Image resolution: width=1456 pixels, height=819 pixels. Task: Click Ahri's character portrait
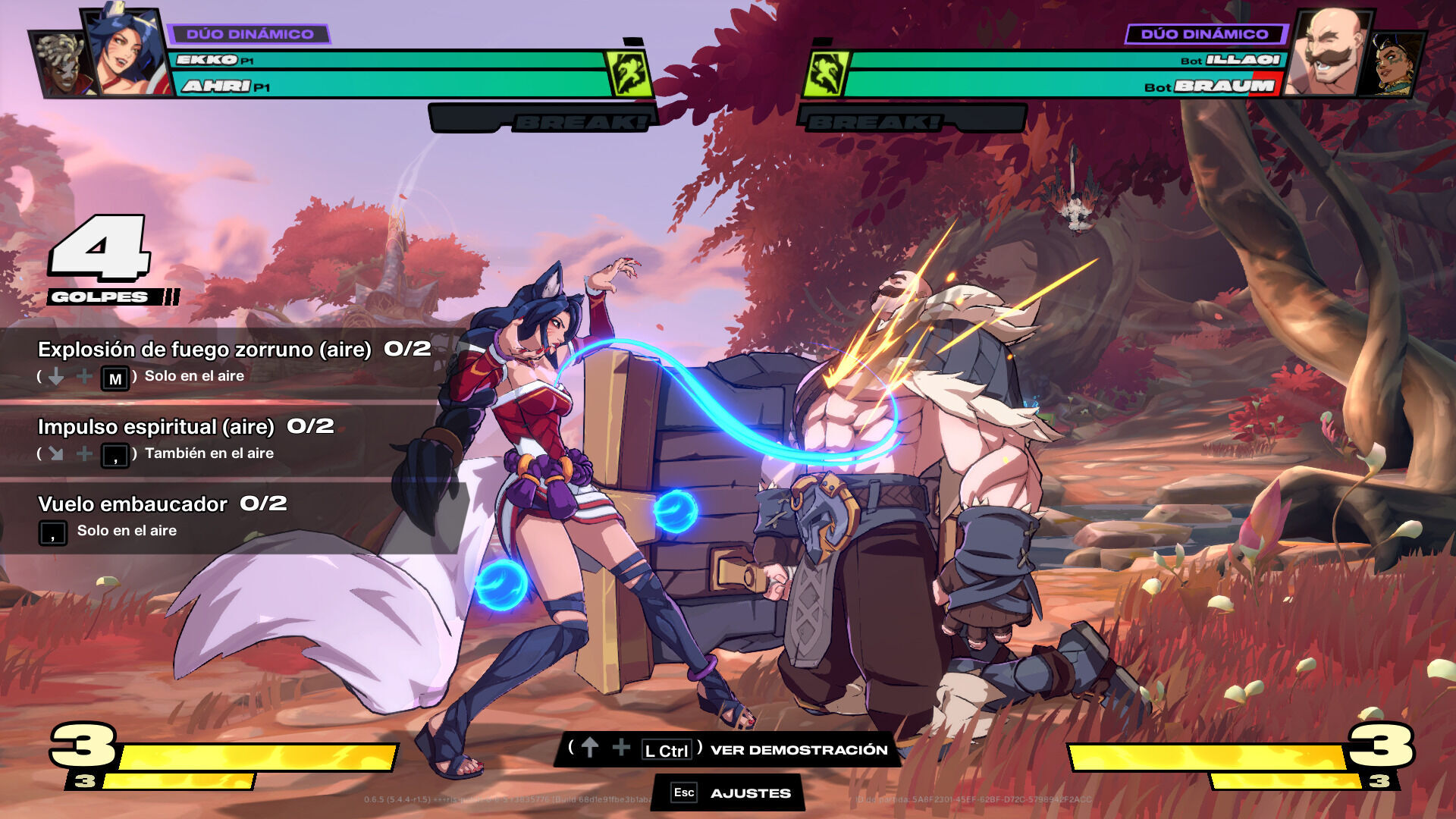127,52
